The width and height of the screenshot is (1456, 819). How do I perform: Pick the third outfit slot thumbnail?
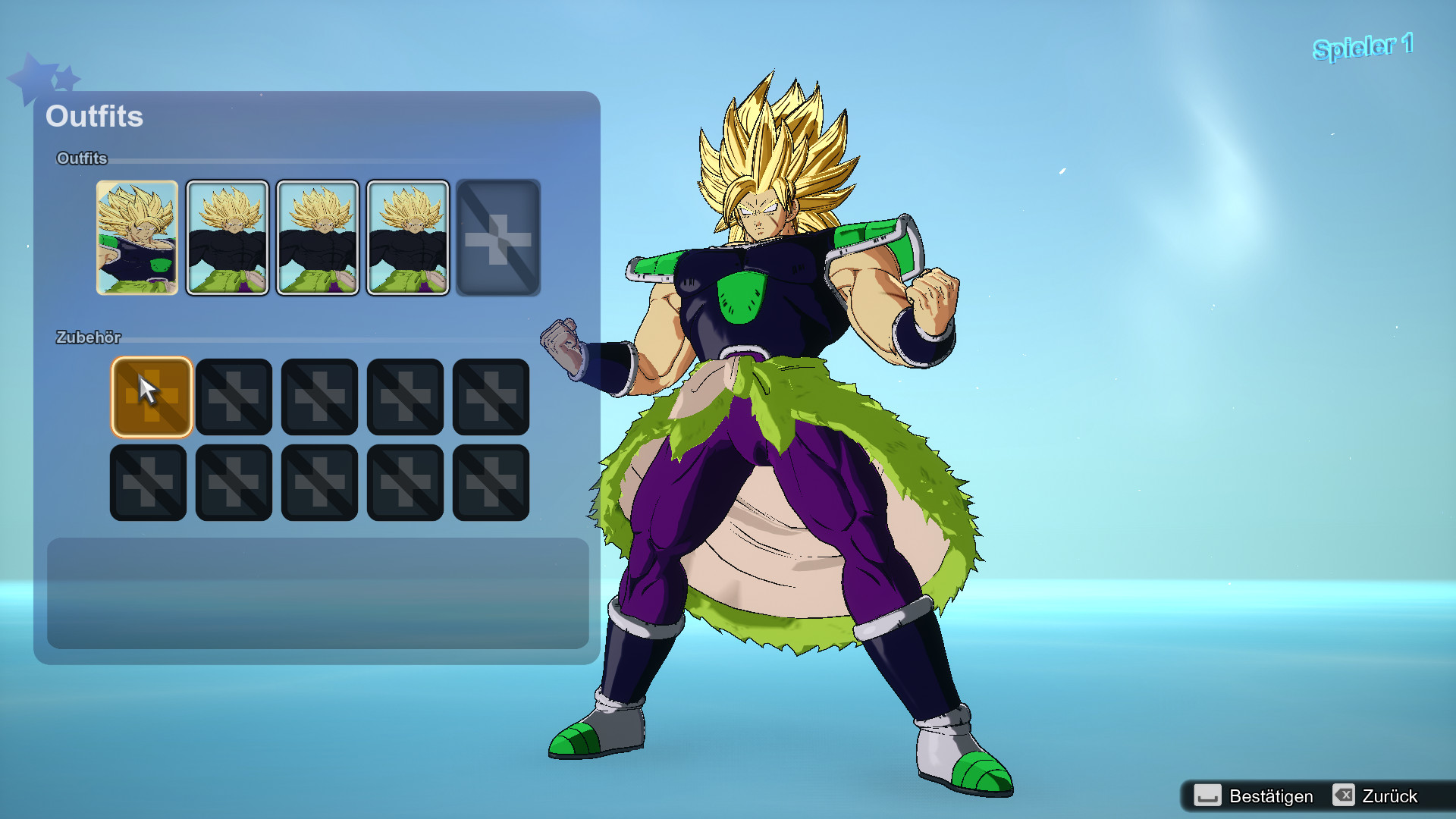click(x=318, y=237)
